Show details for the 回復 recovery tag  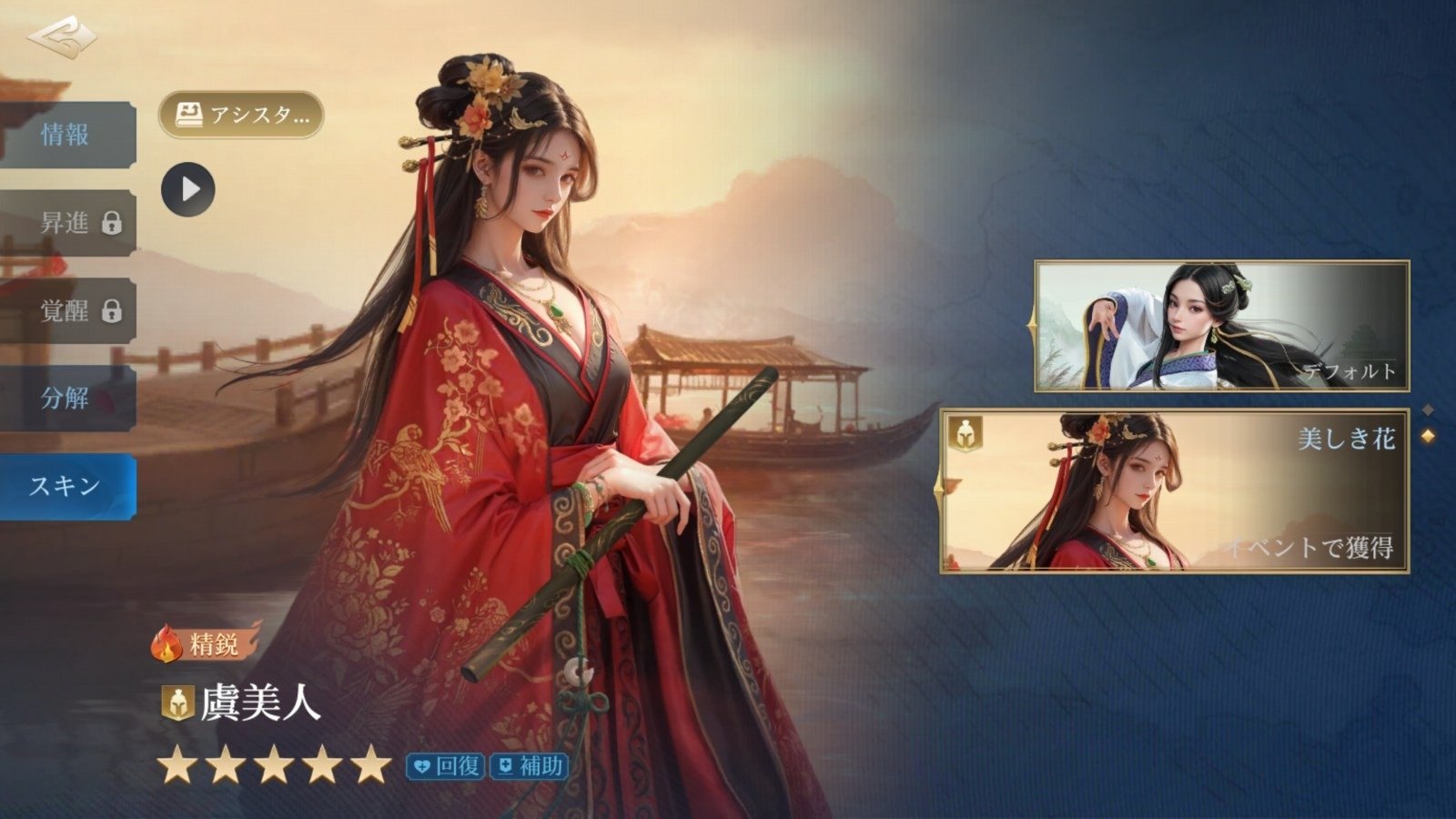tap(446, 766)
